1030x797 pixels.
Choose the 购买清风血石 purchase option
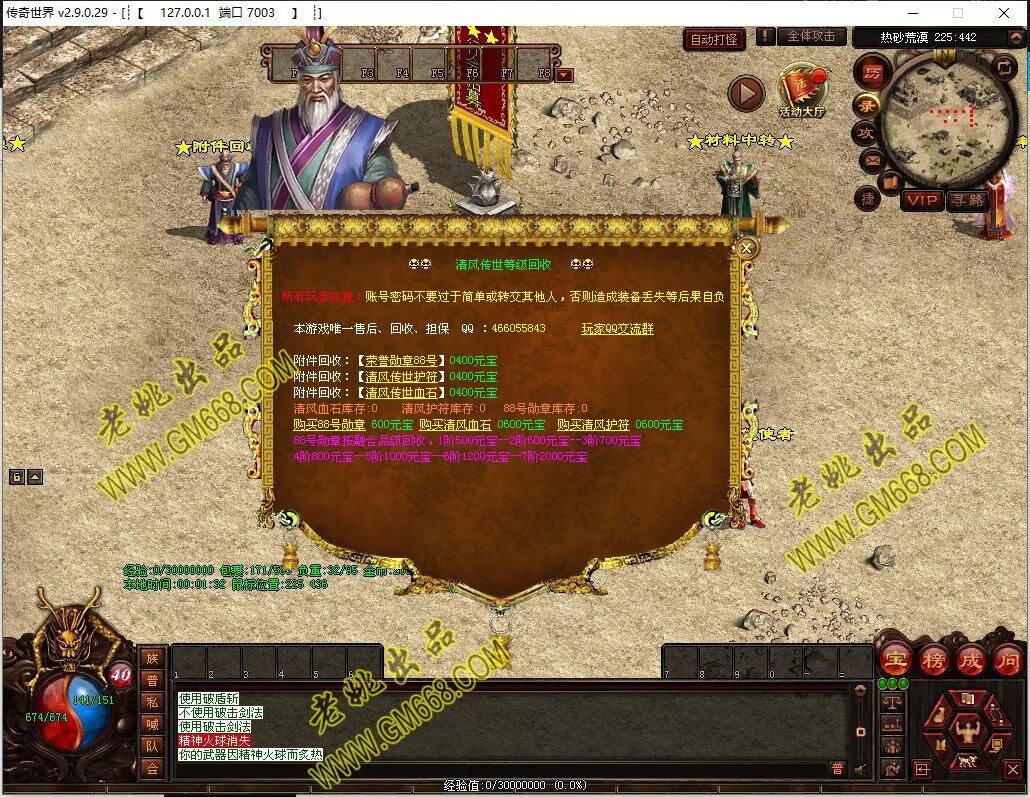click(x=455, y=425)
